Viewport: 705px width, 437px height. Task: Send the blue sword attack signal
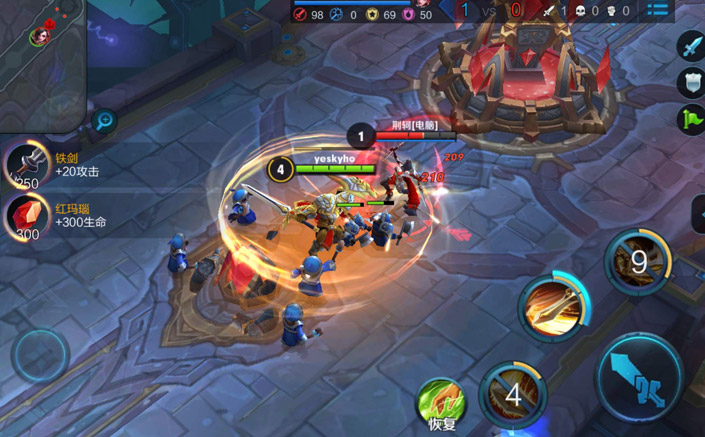tap(691, 45)
